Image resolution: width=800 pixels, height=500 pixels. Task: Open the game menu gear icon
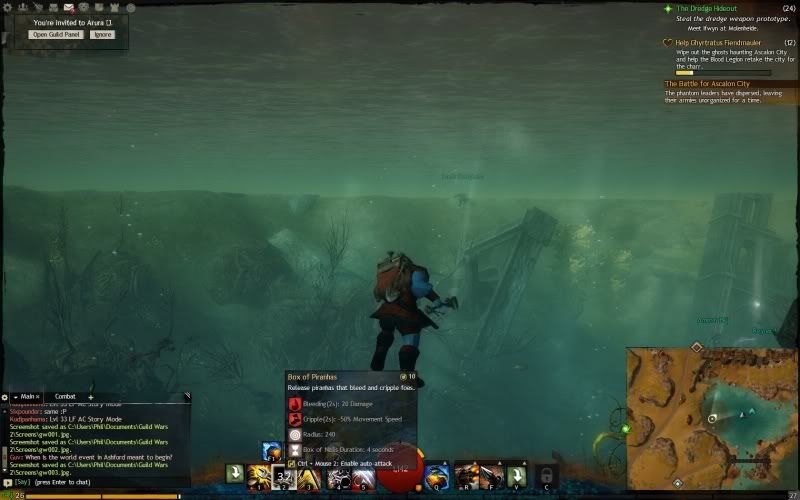(x=6, y=7)
